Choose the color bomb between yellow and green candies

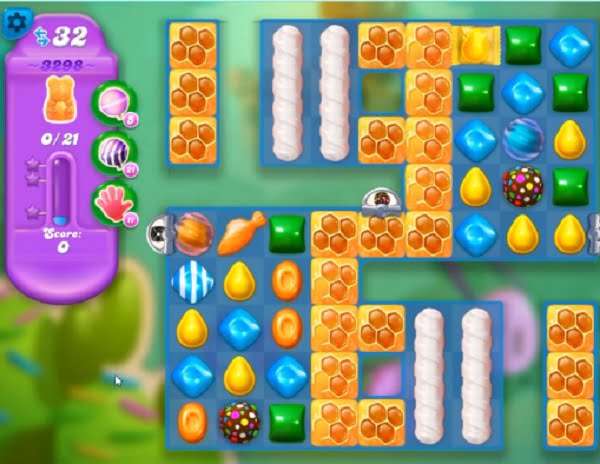coord(523,187)
